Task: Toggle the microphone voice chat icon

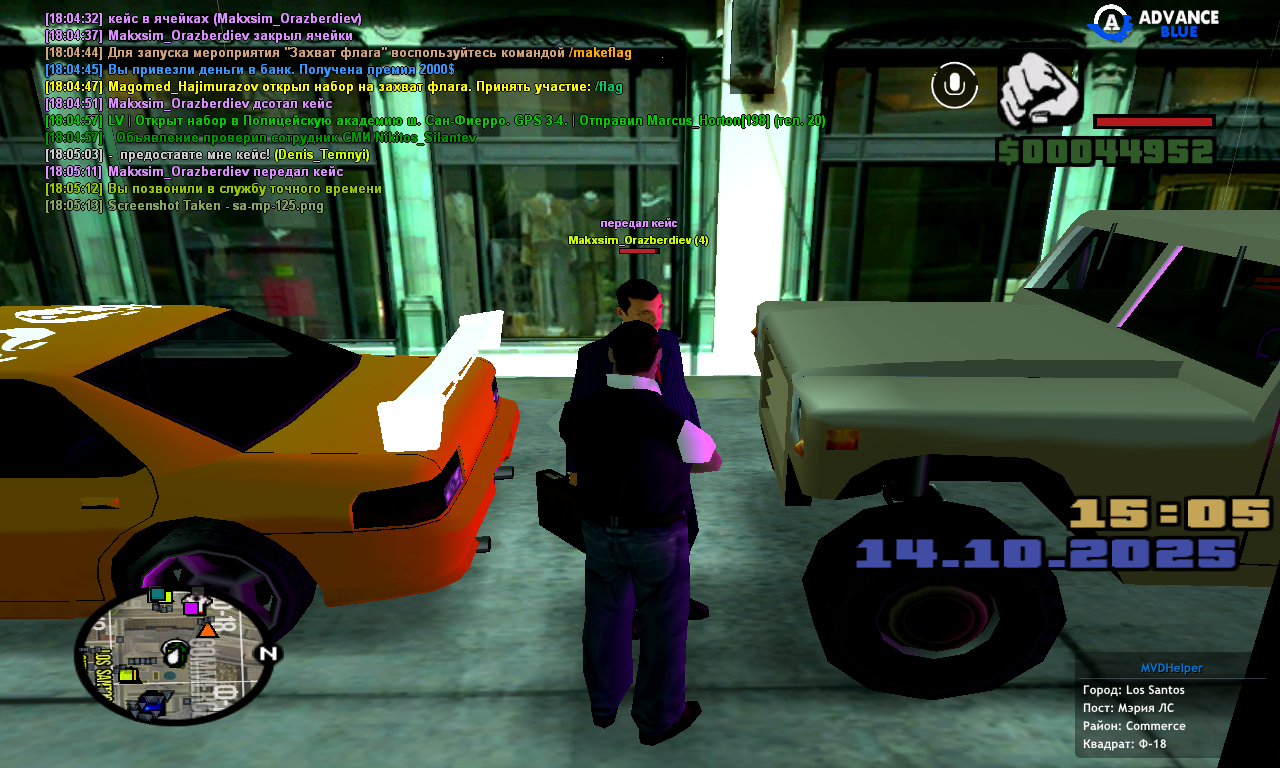Action: click(954, 85)
